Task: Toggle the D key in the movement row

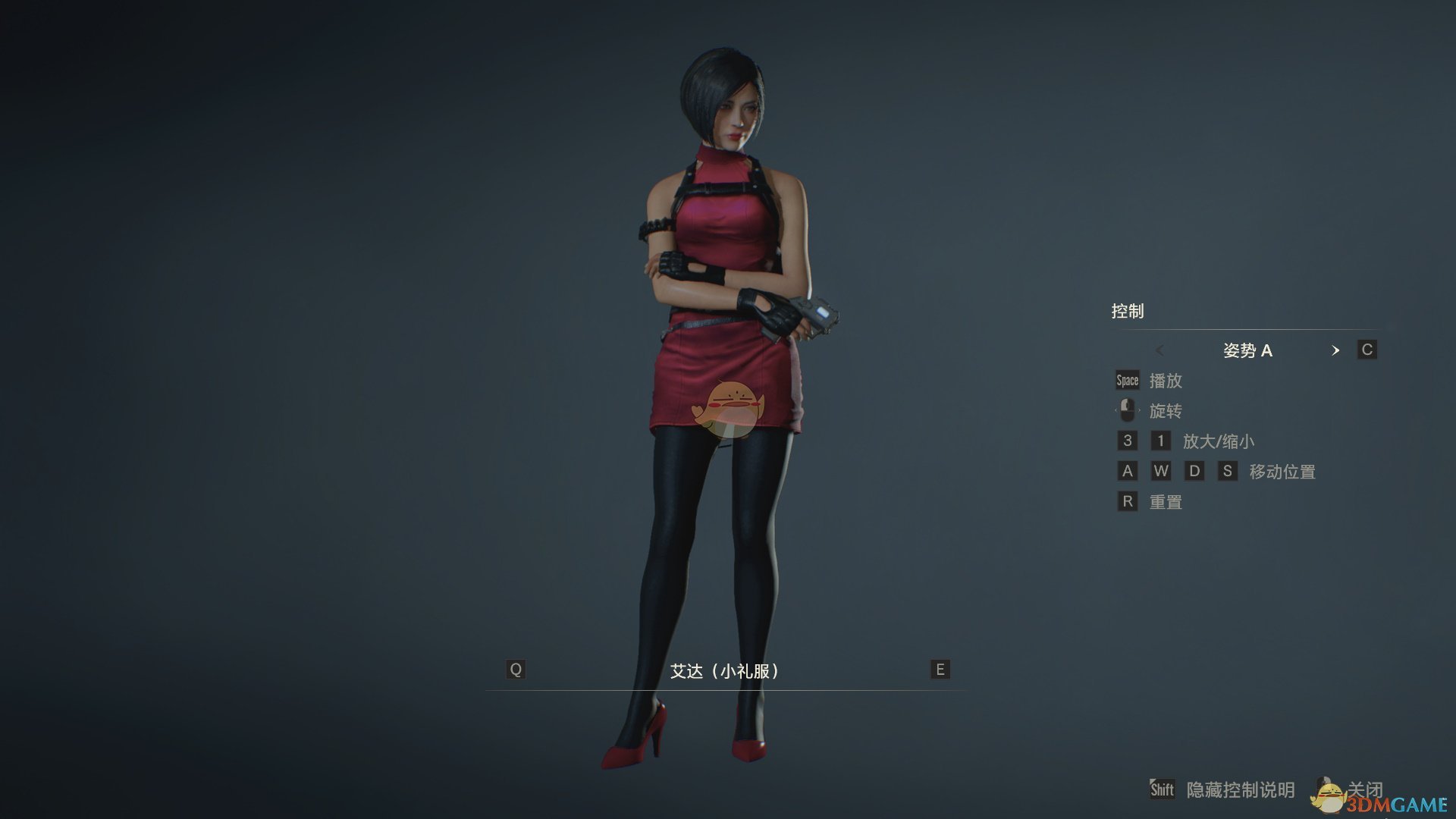Action: tap(1195, 471)
